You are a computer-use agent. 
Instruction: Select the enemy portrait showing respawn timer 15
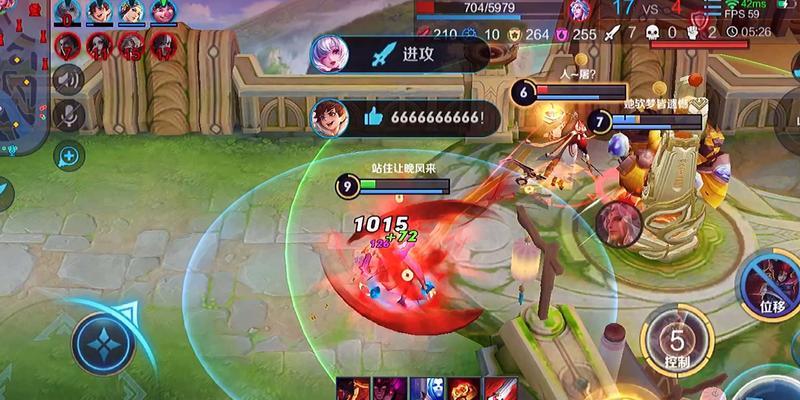pyautogui.click(x=129, y=44)
